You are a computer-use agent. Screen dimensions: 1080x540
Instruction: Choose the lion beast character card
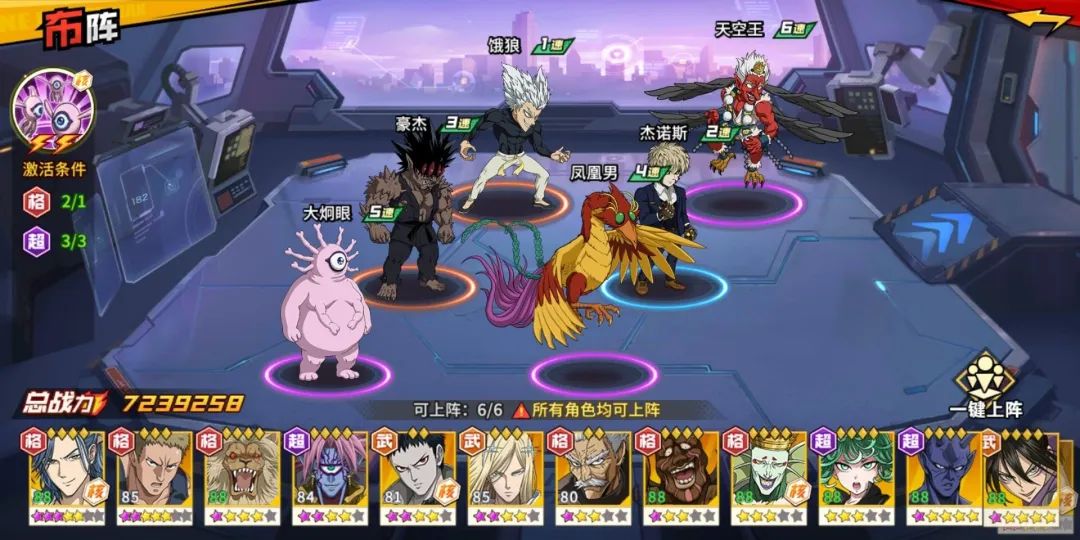(x=242, y=475)
